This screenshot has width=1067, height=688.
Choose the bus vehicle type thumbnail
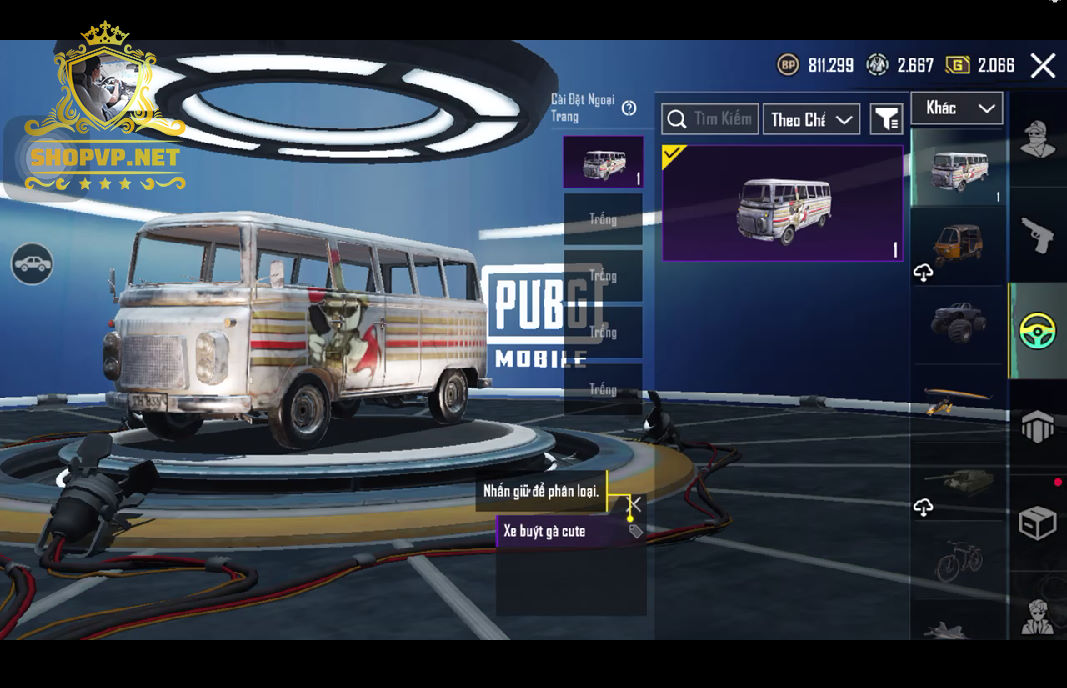coord(958,168)
